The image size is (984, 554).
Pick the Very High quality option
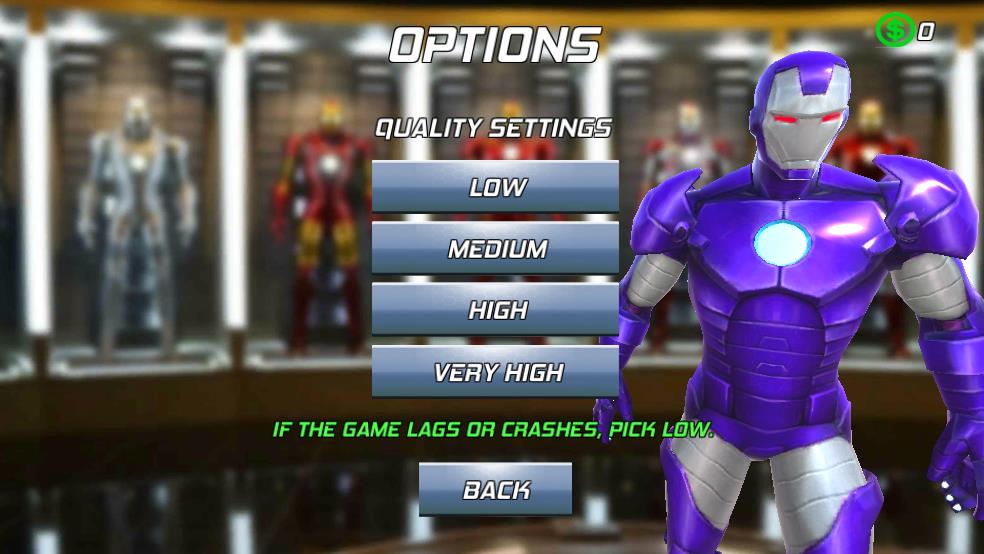tap(495, 373)
